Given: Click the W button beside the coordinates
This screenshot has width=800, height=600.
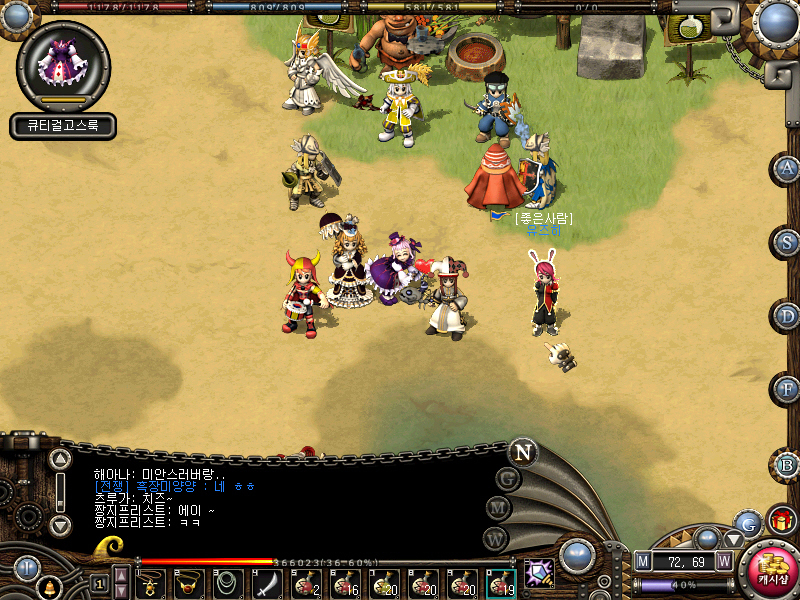Looking at the screenshot, I should [x=723, y=561].
